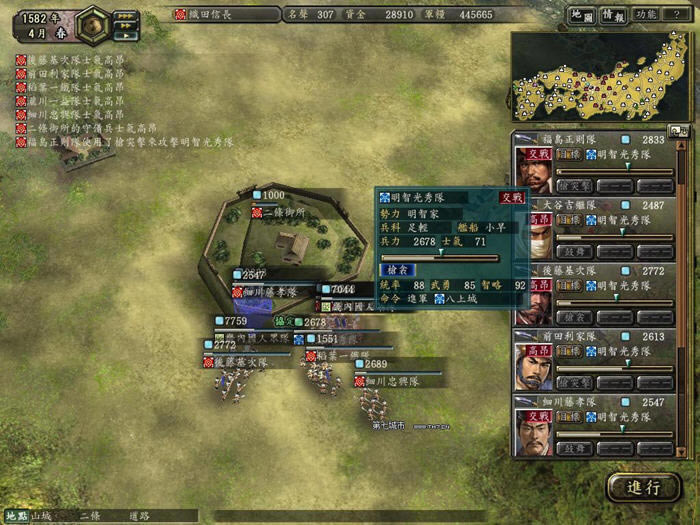Open the 情報 information menu
The image size is (700, 525).
click(x=612, y=15)
